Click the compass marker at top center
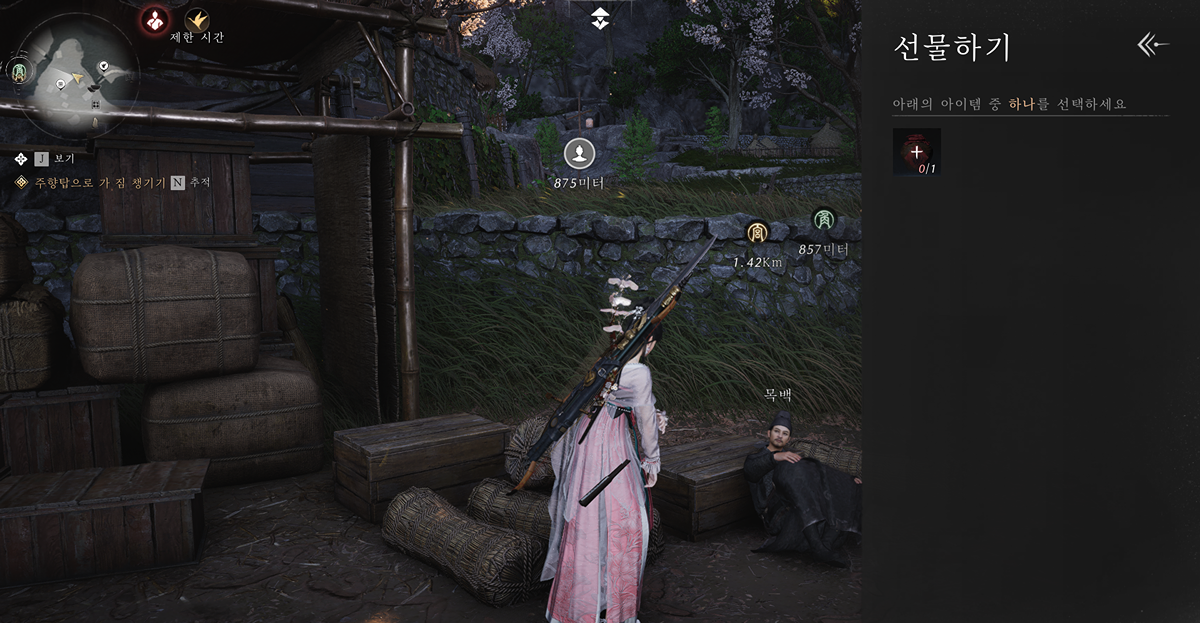The image size is (1200, 623). 599,16
